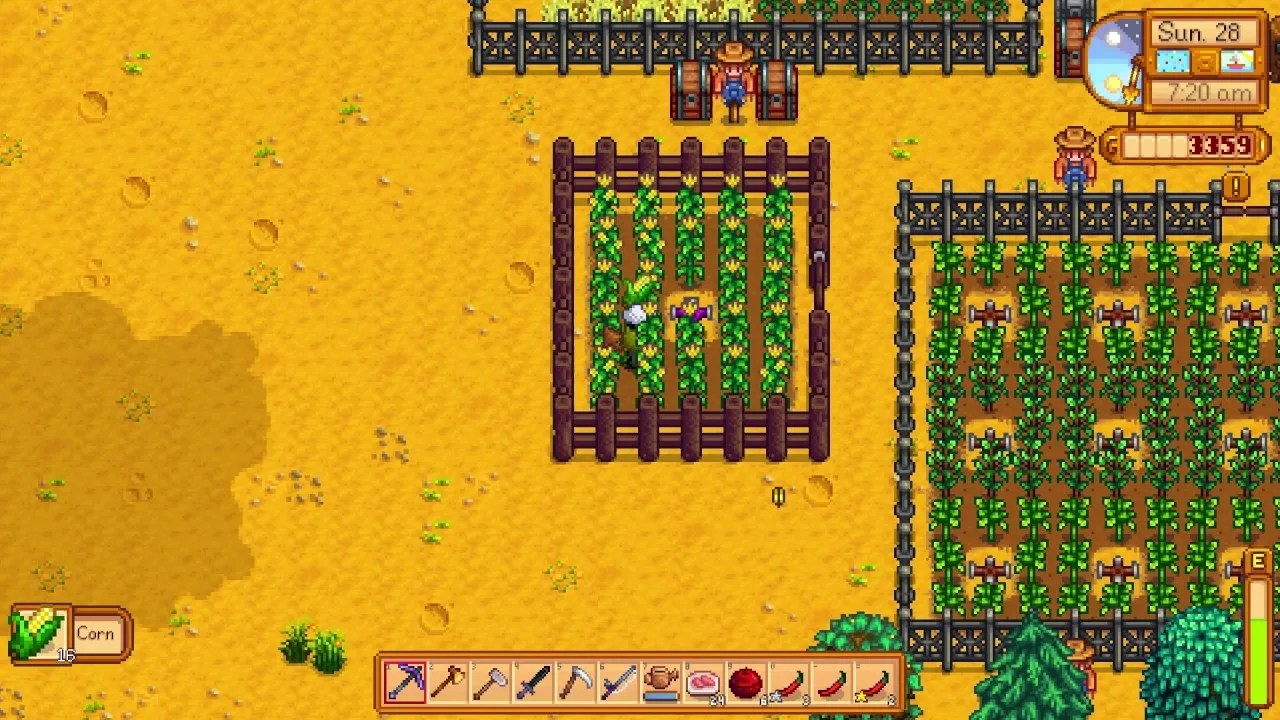Select the steel Sword in slot 6
This screenshot has height=720, width=1280.
pos(618,683)
